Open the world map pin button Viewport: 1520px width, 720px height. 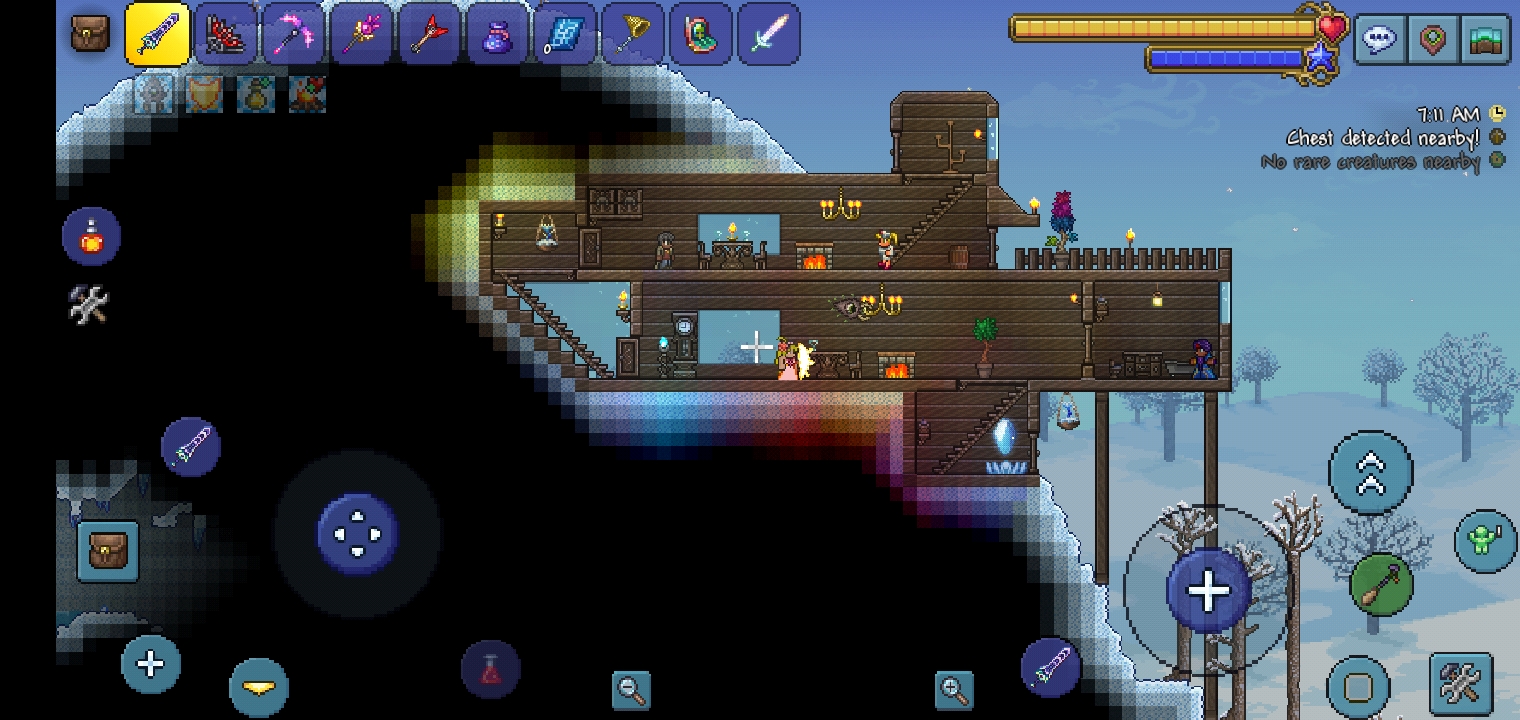click(1433, 40)
